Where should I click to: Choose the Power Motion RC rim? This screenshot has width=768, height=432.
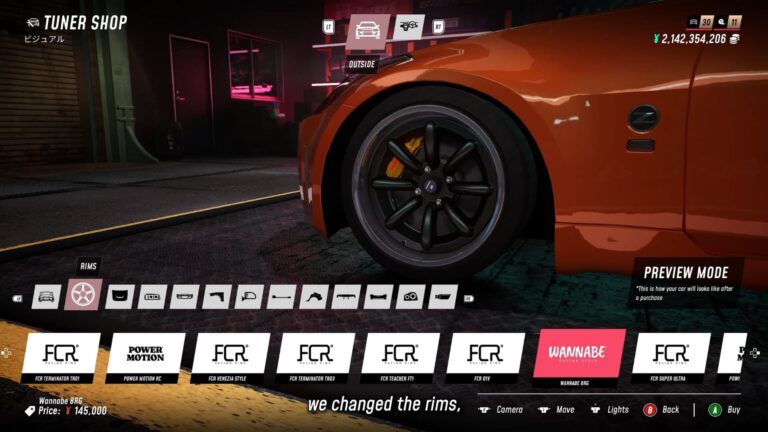click(145, 354)
